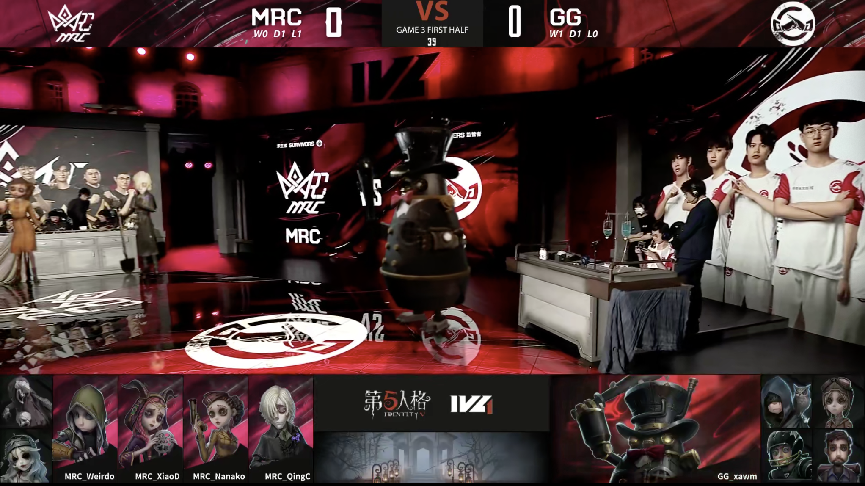
Task: Pick MRC_Nanako's survivor portrait
Action: 216,420
